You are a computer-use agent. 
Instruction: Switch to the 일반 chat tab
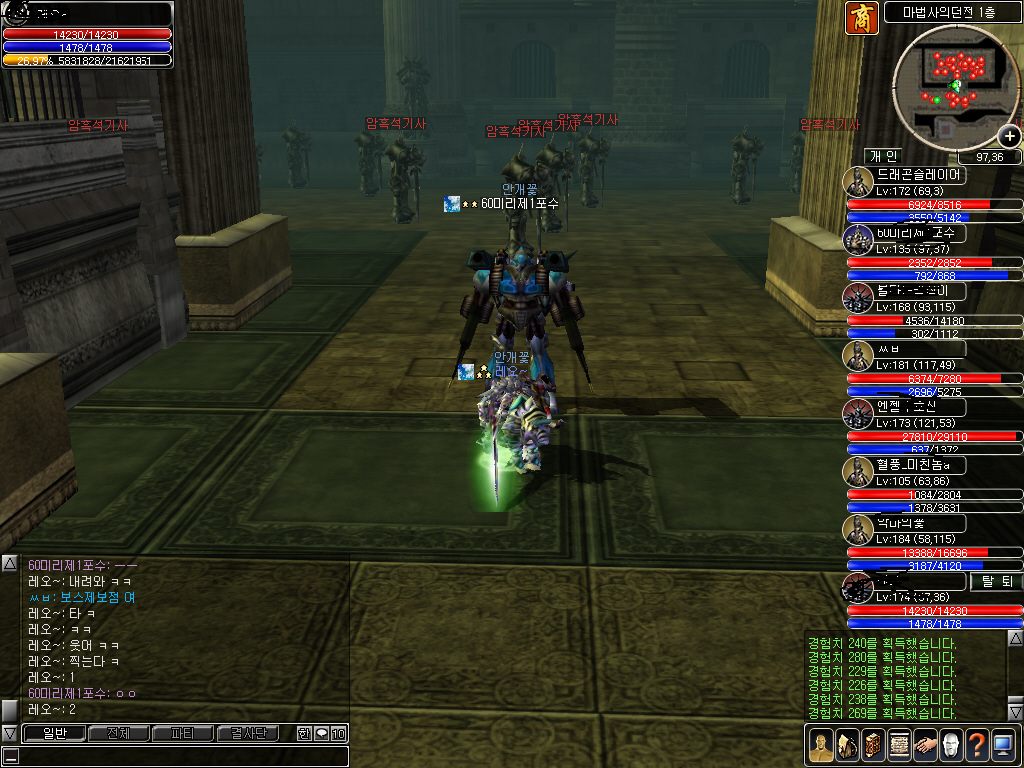coord(53,734)
